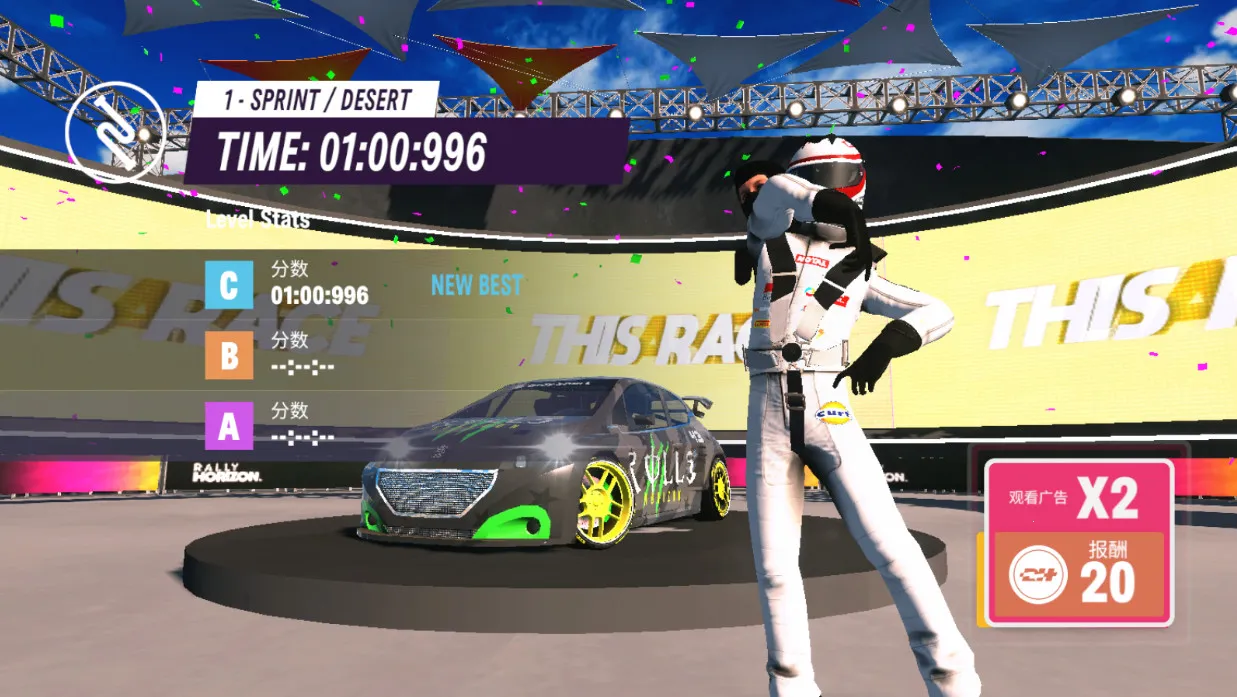Watch the ad for X2 reward
This screenshot has width=1237, height=697.
(x=1078, y=498)
